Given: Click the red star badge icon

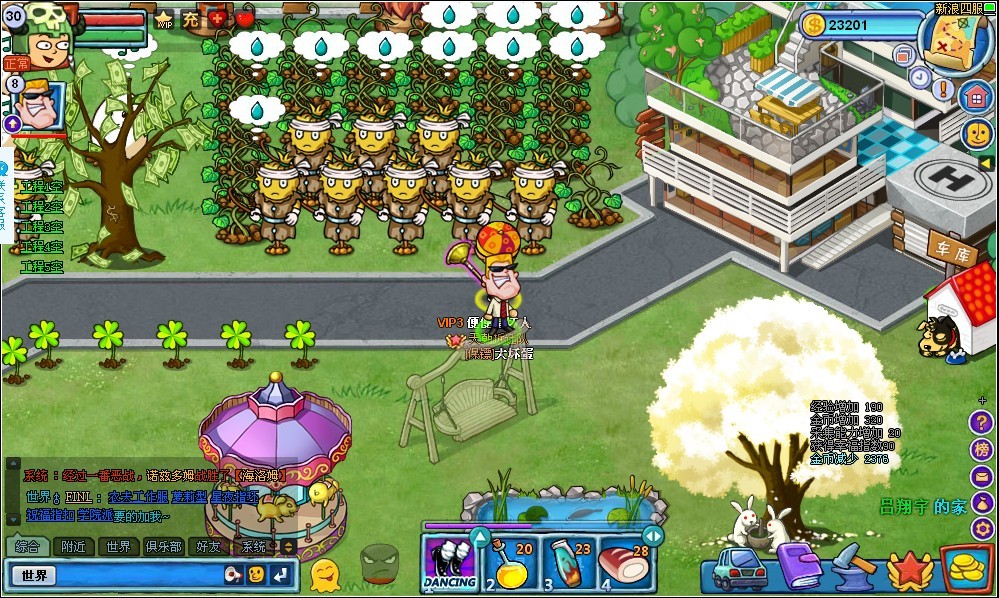Looking at the screenshot, I should [908, 570].
